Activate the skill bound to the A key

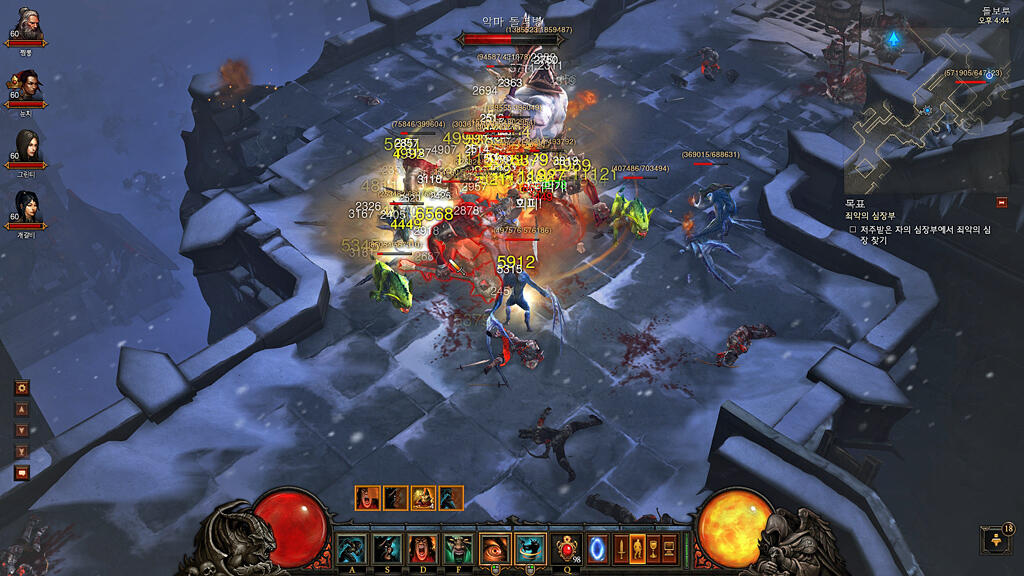click(351, 548)
